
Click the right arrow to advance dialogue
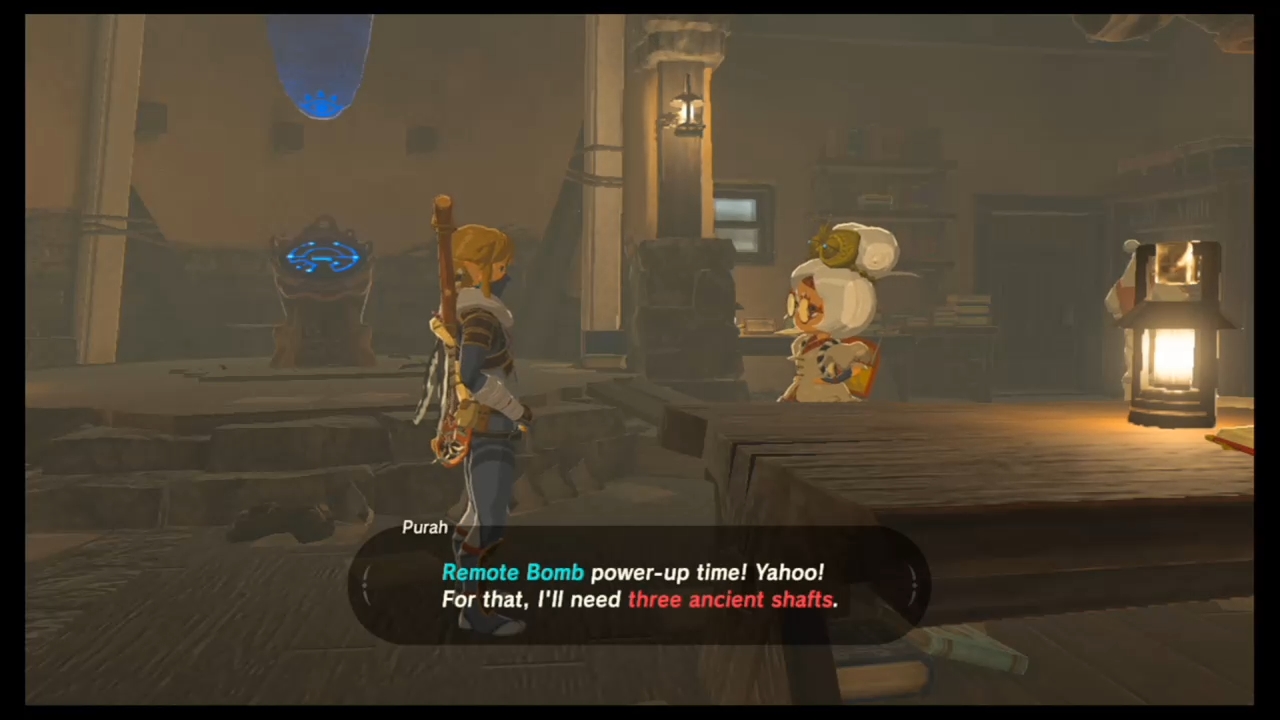913,587
